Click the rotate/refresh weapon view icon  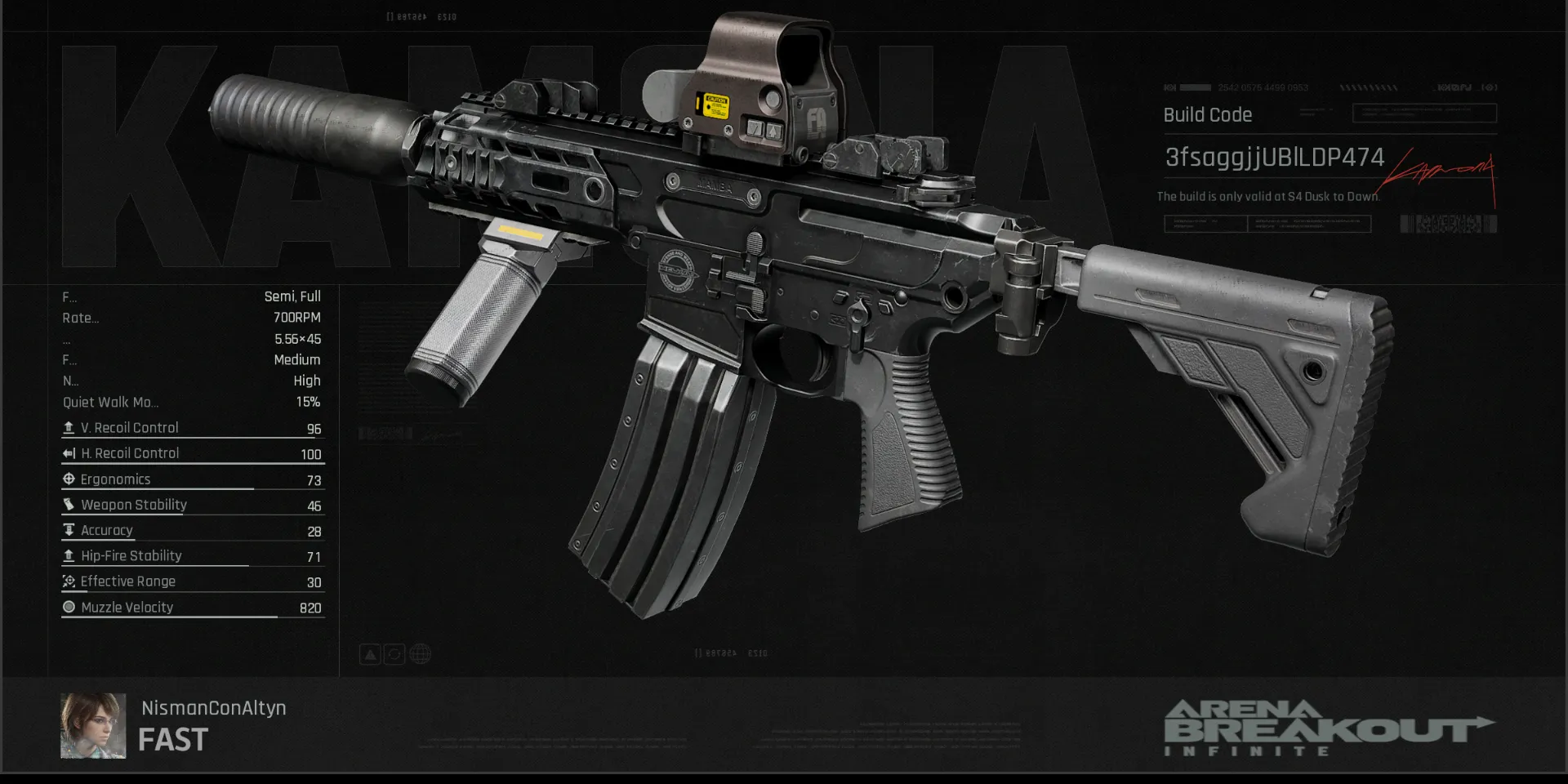(394, 653)
